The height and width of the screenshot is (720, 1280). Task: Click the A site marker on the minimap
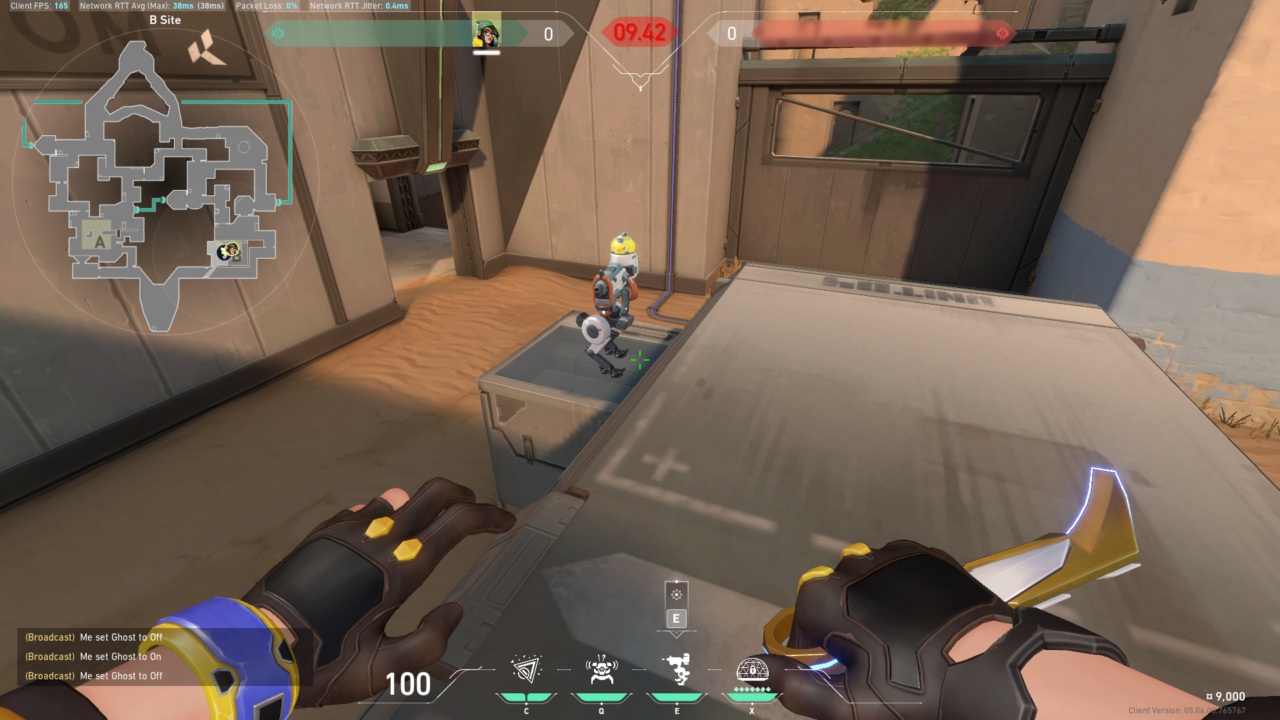(x=100, y=242)
